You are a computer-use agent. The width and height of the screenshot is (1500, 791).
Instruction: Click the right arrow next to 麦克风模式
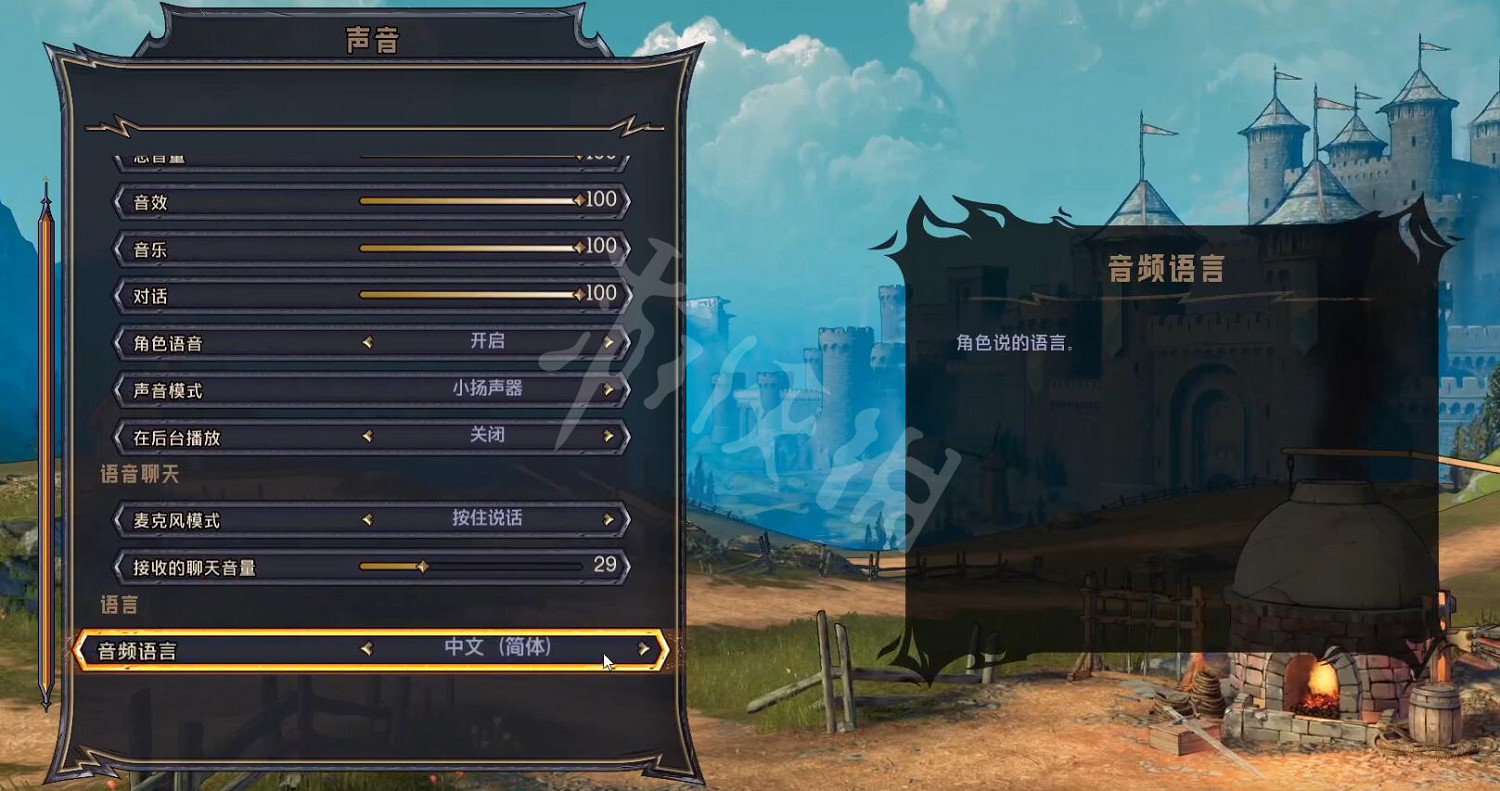click(x=609, y=519)
